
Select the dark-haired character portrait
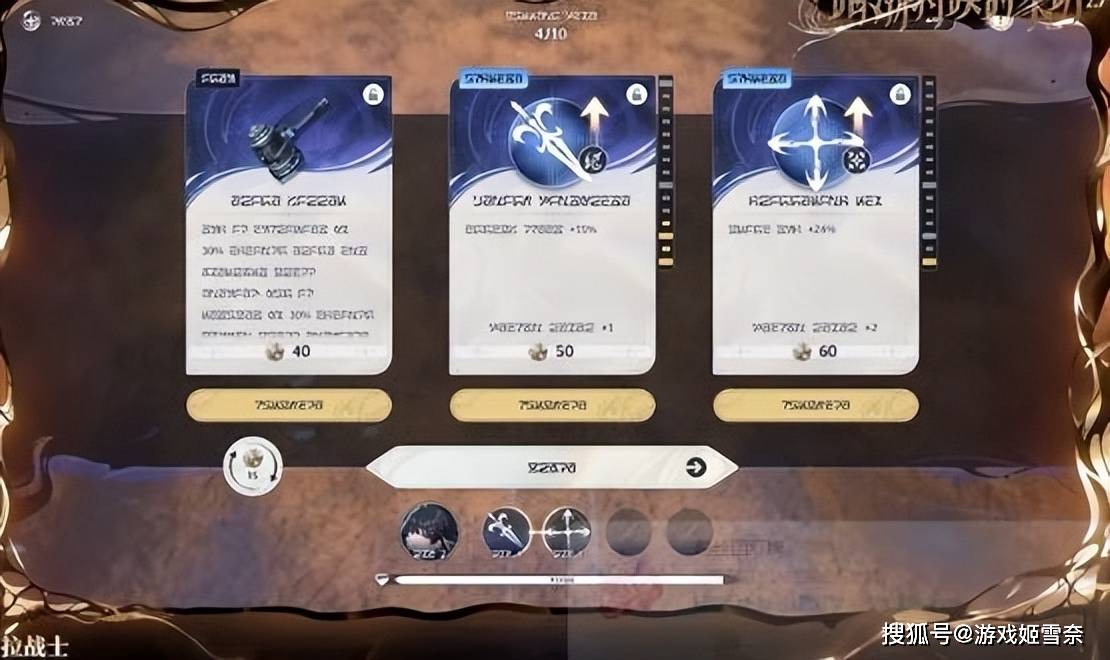430,531
